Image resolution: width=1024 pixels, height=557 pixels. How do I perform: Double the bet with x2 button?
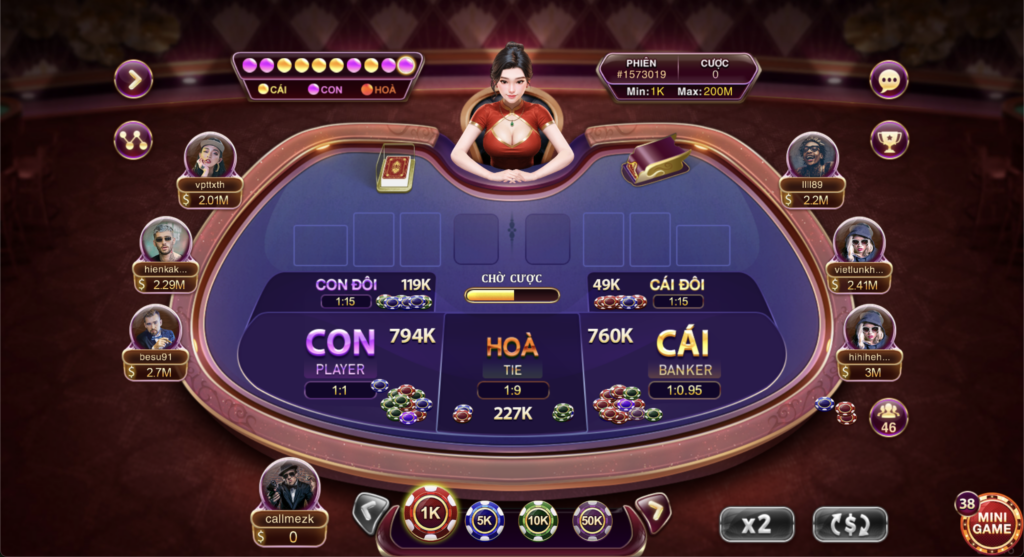point(757,524)
